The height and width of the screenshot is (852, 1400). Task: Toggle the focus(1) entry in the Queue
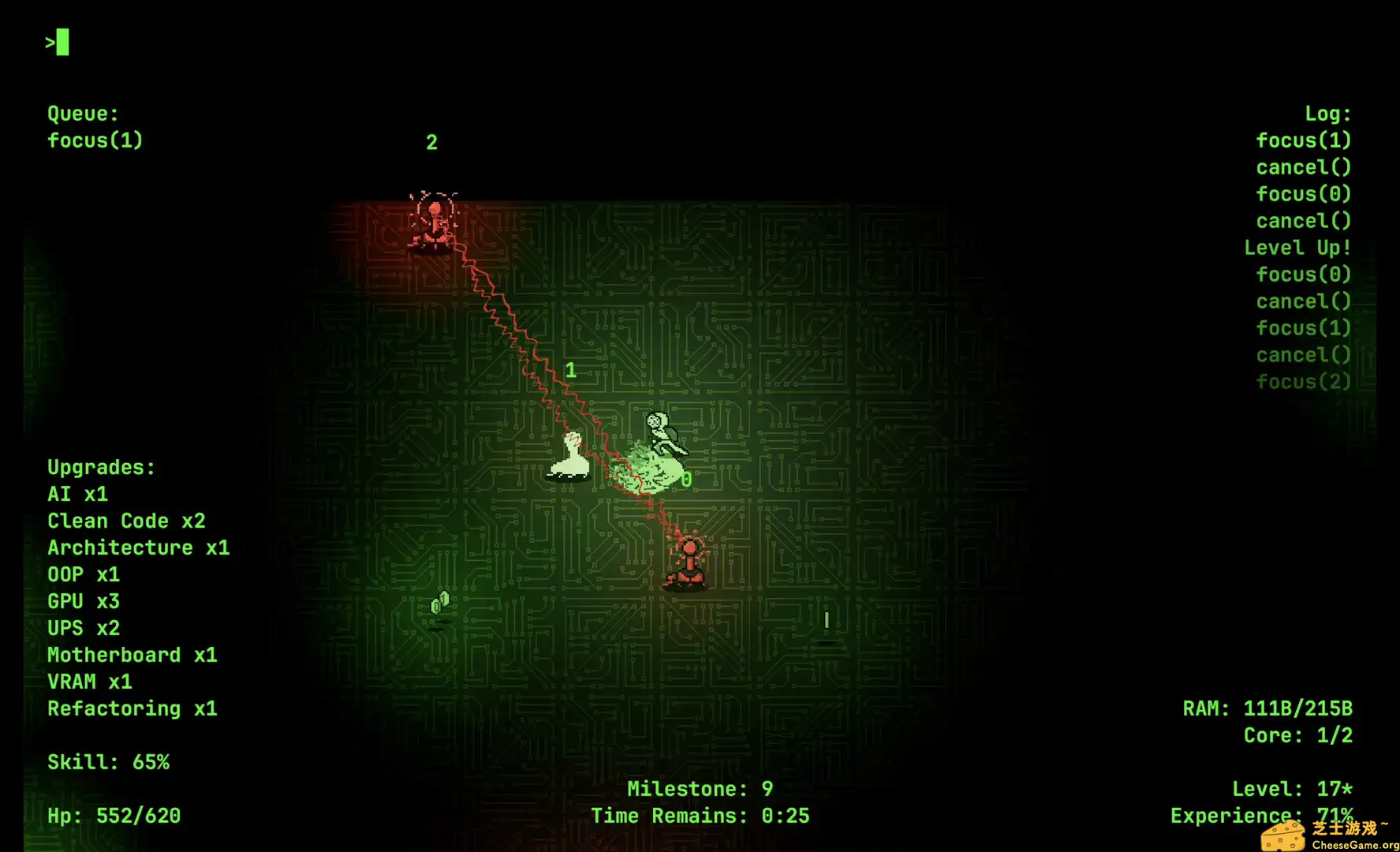click(95, 140)
